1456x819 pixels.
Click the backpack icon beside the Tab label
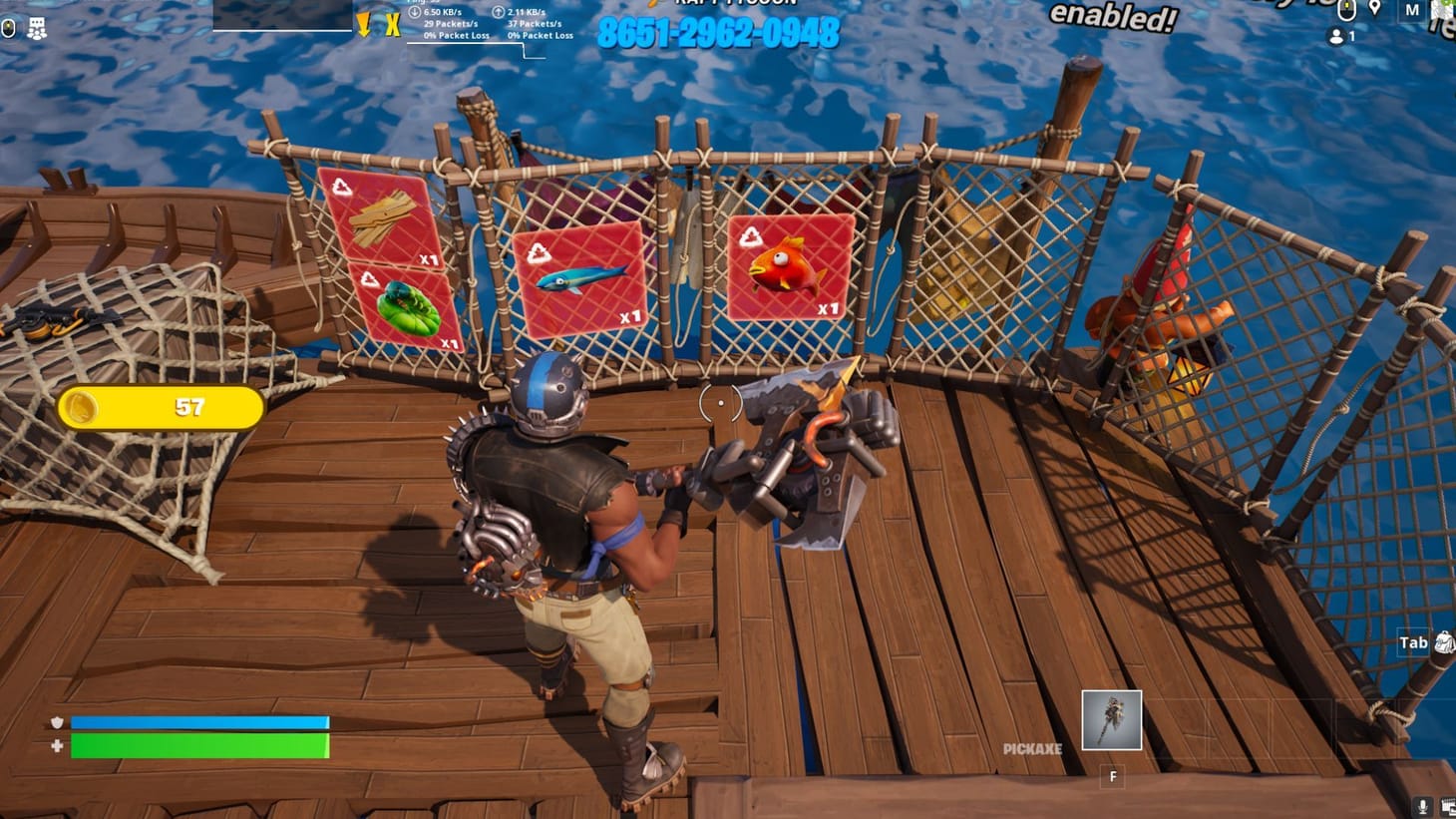coord(1444,643)
